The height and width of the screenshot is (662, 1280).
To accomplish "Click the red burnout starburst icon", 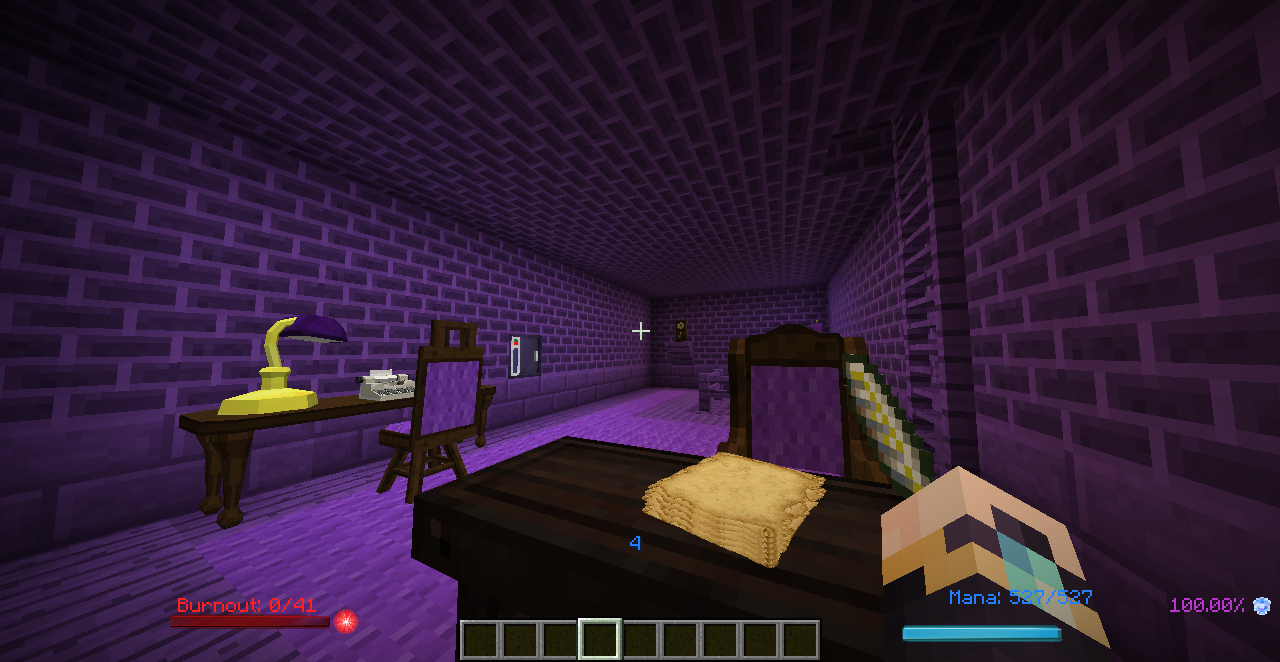I will point(346,621).
